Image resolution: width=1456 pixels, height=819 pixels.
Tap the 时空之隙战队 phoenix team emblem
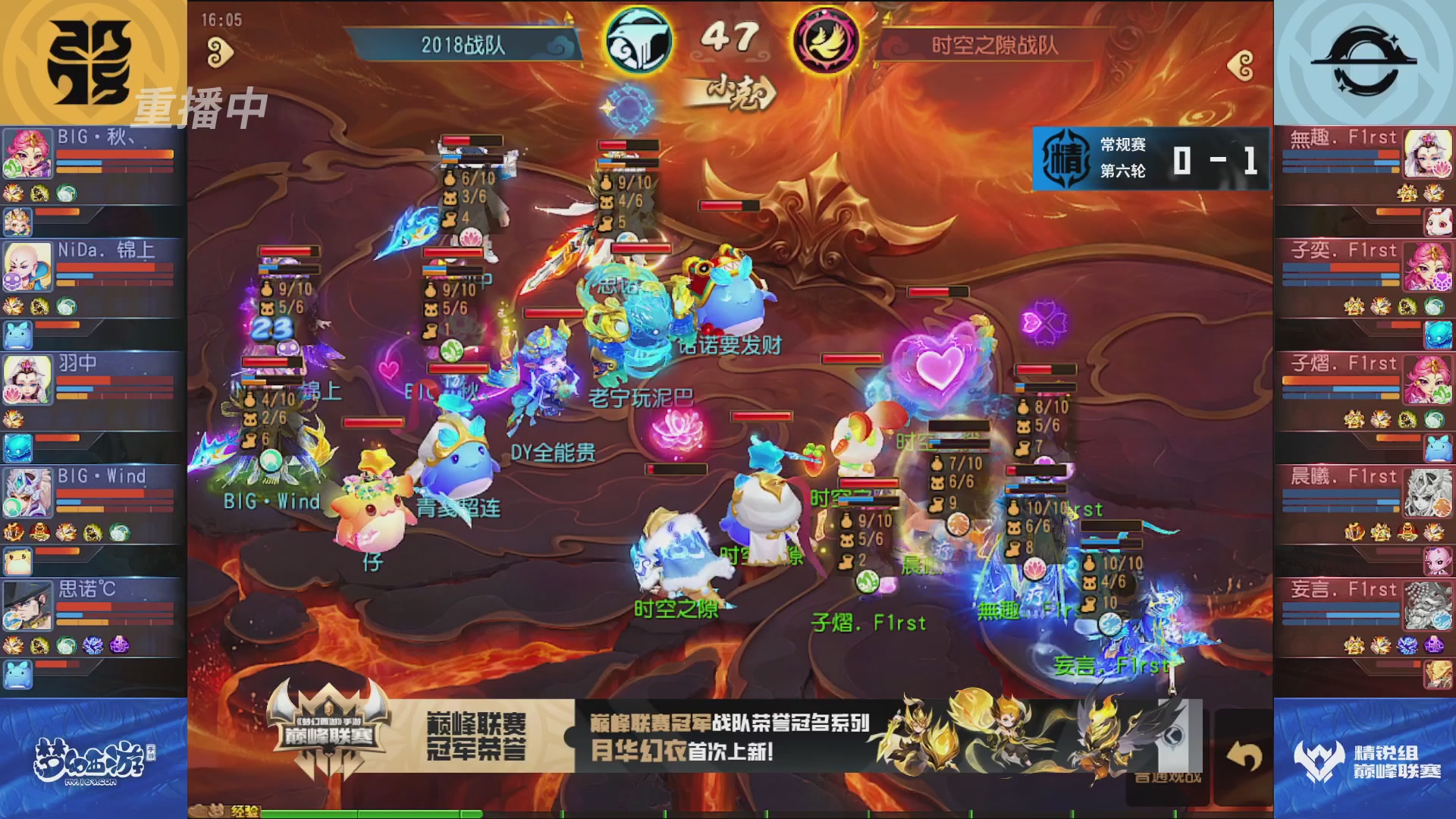[x=827, y=42]
